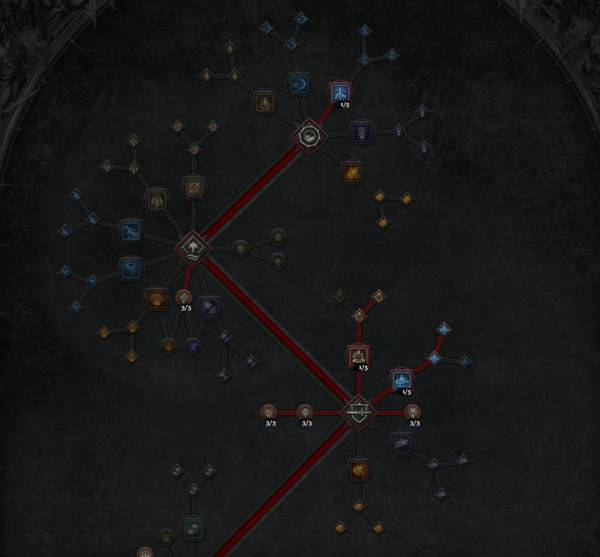Viewport: 600px width, 557px height.
Task: Choose the blue 1/5 skill node near the lower-right hub
Action: (x=401, y=379)
